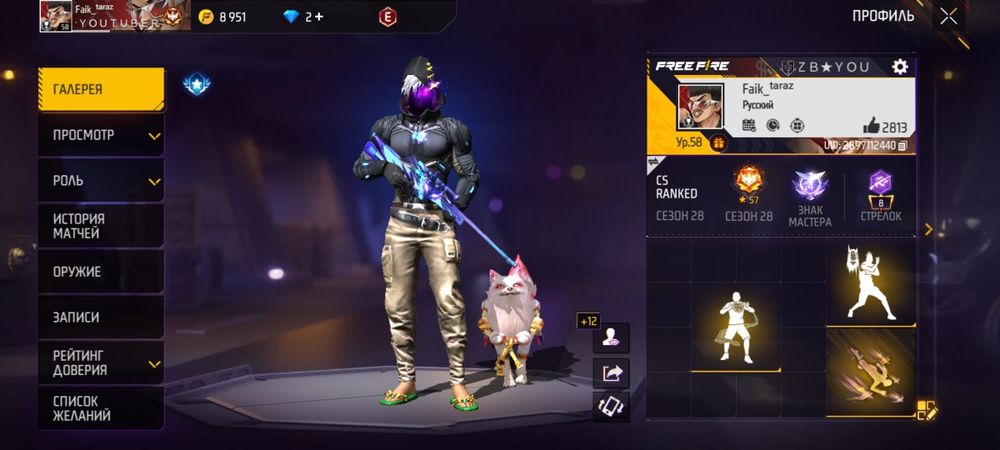Open the Записи section
1000x450 pixels.
pos(101,317)
